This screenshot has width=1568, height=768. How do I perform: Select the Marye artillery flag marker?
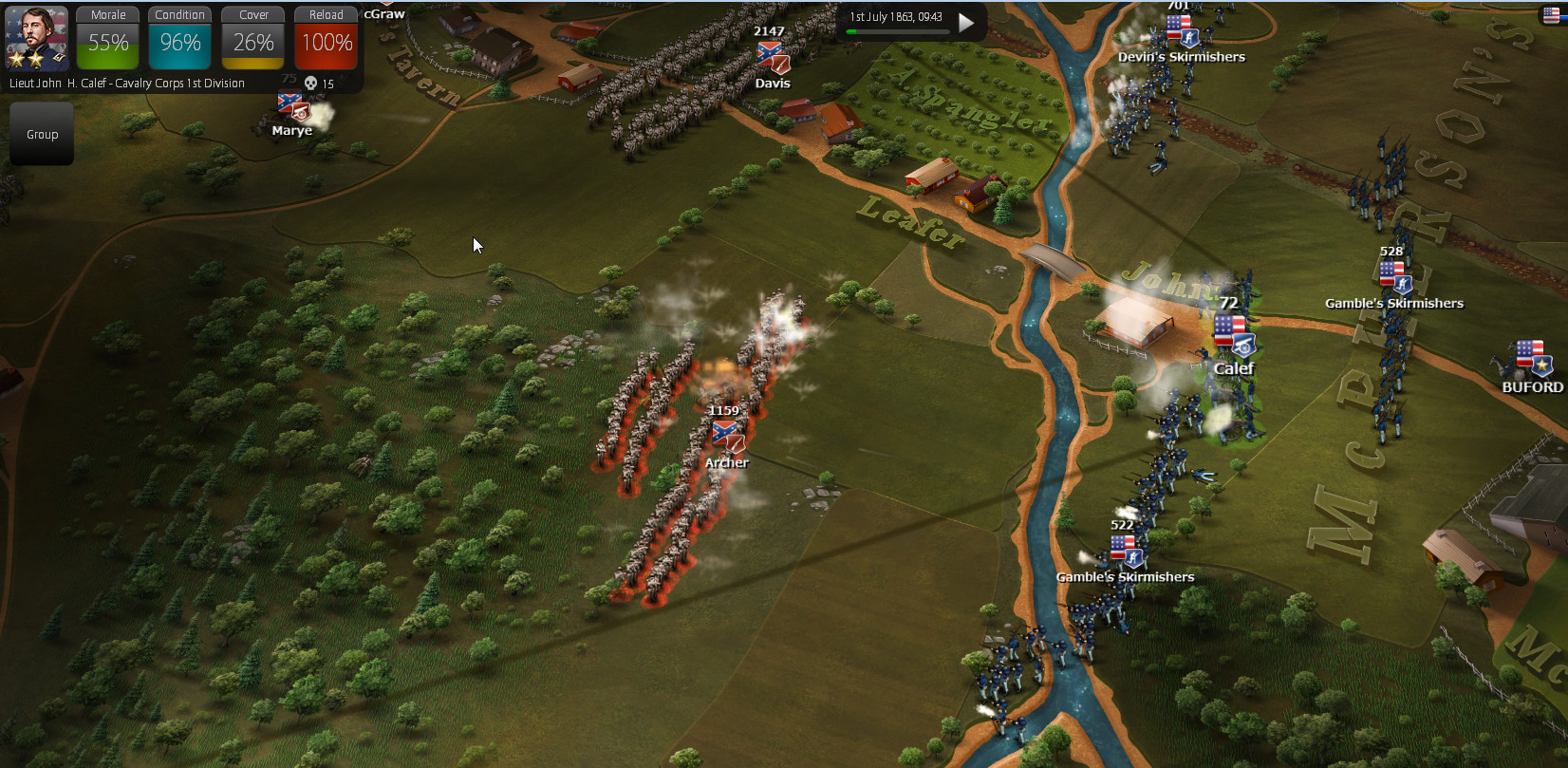(292, 106)
